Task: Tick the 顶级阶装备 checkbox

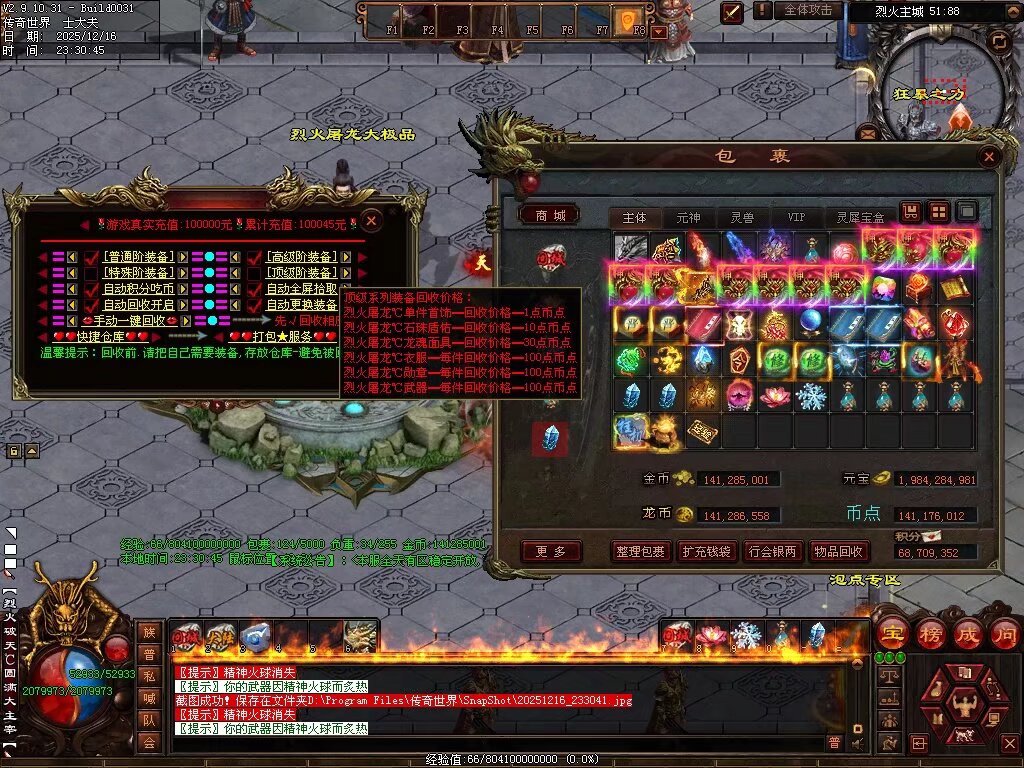Action: click(255, 273)
